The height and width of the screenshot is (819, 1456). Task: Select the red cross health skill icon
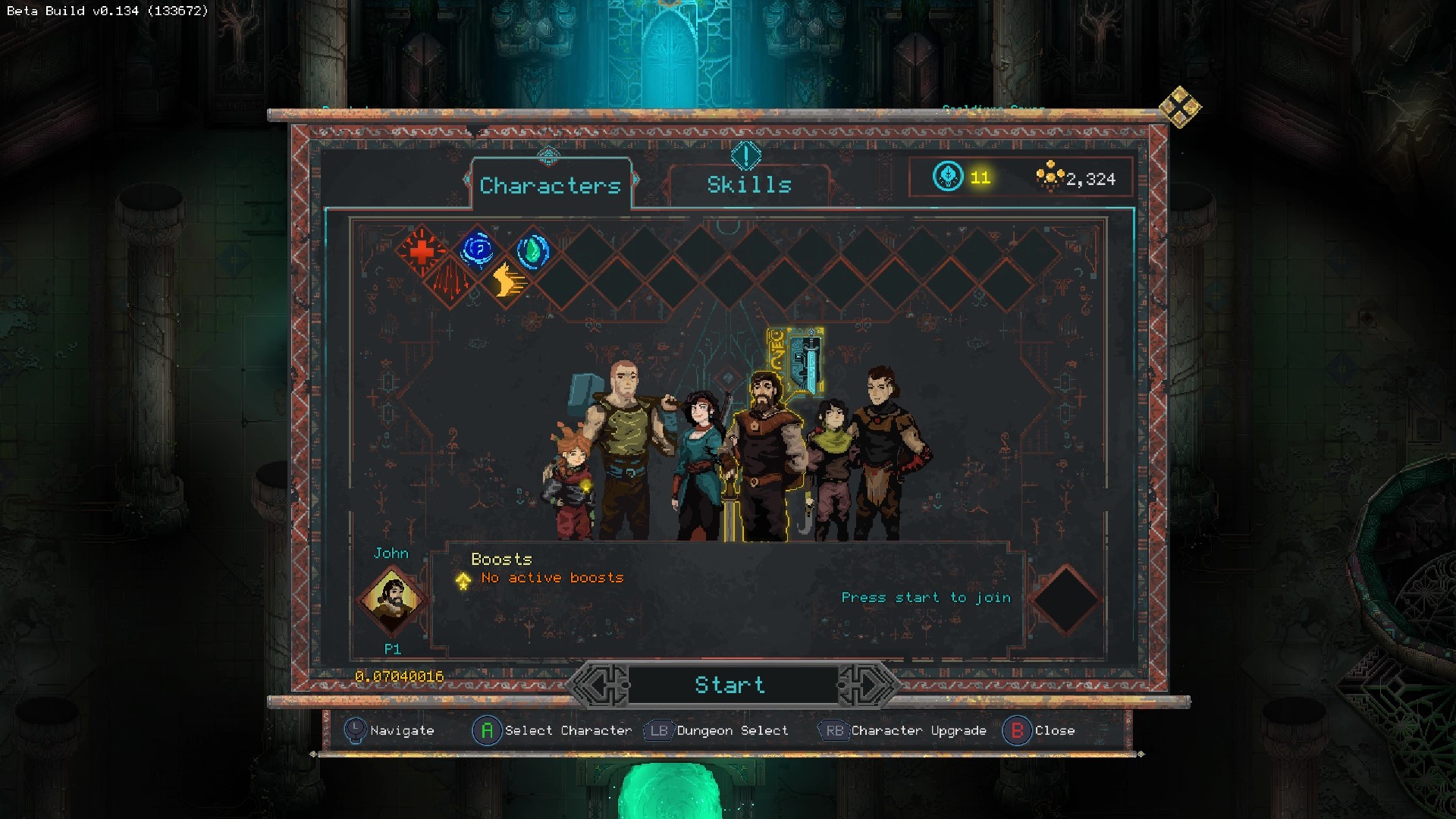(x=422, y=250)
